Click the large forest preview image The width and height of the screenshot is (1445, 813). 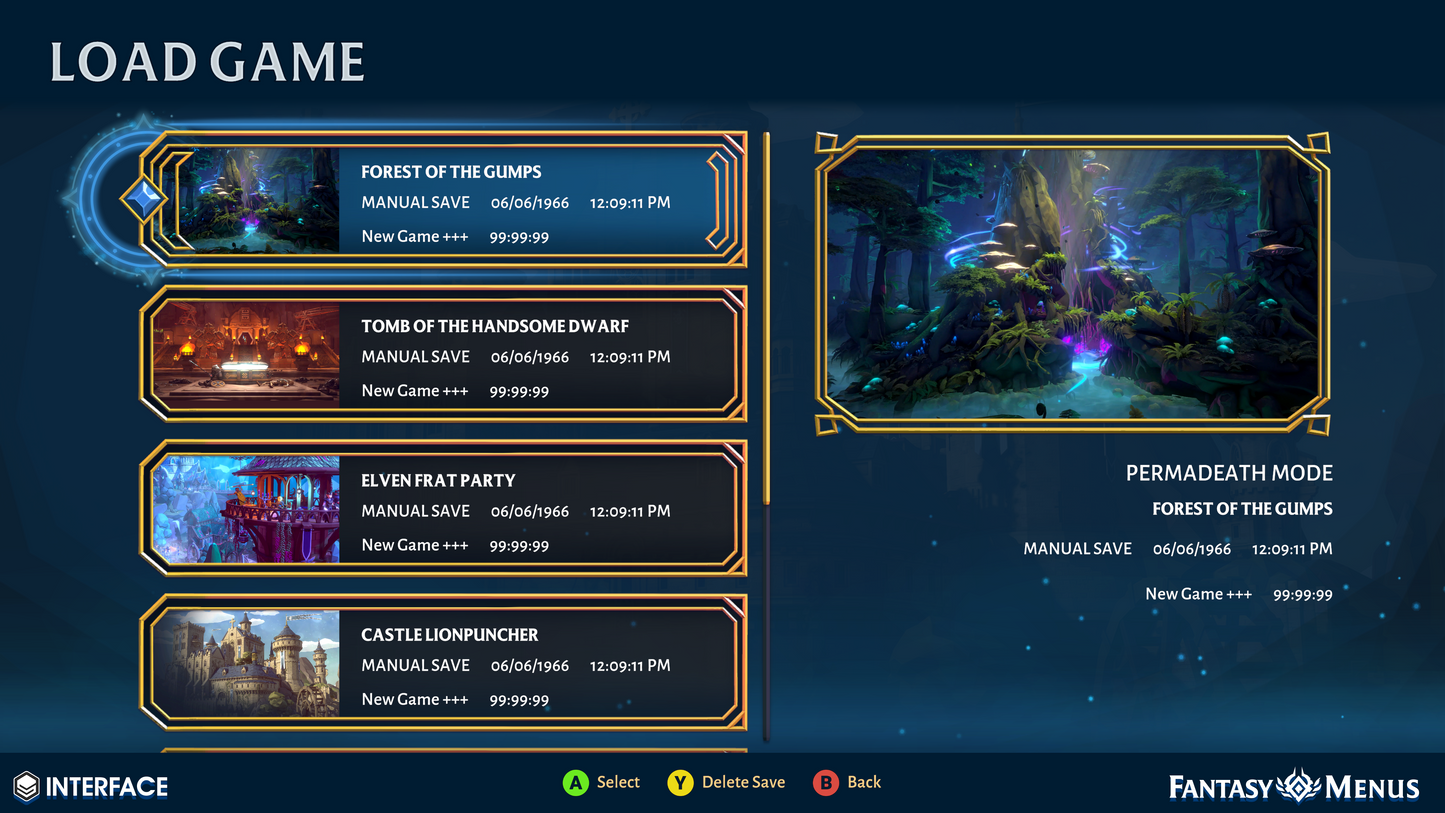(x=1073, y=284)
